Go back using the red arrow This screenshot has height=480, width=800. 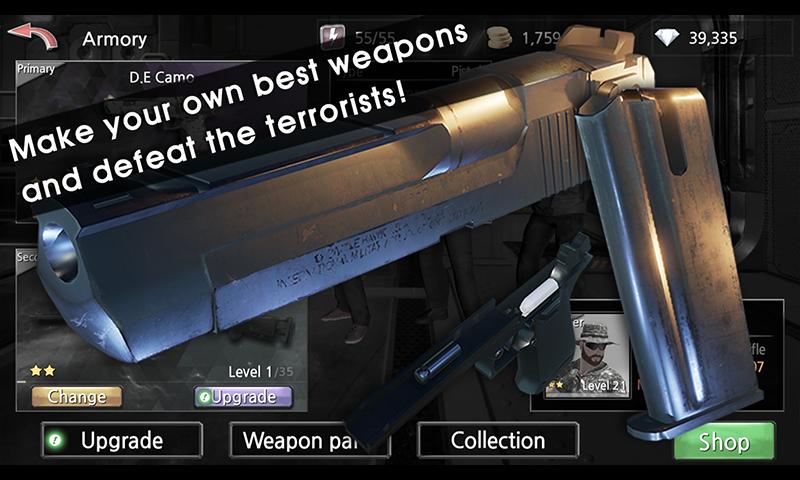point(32,40)
